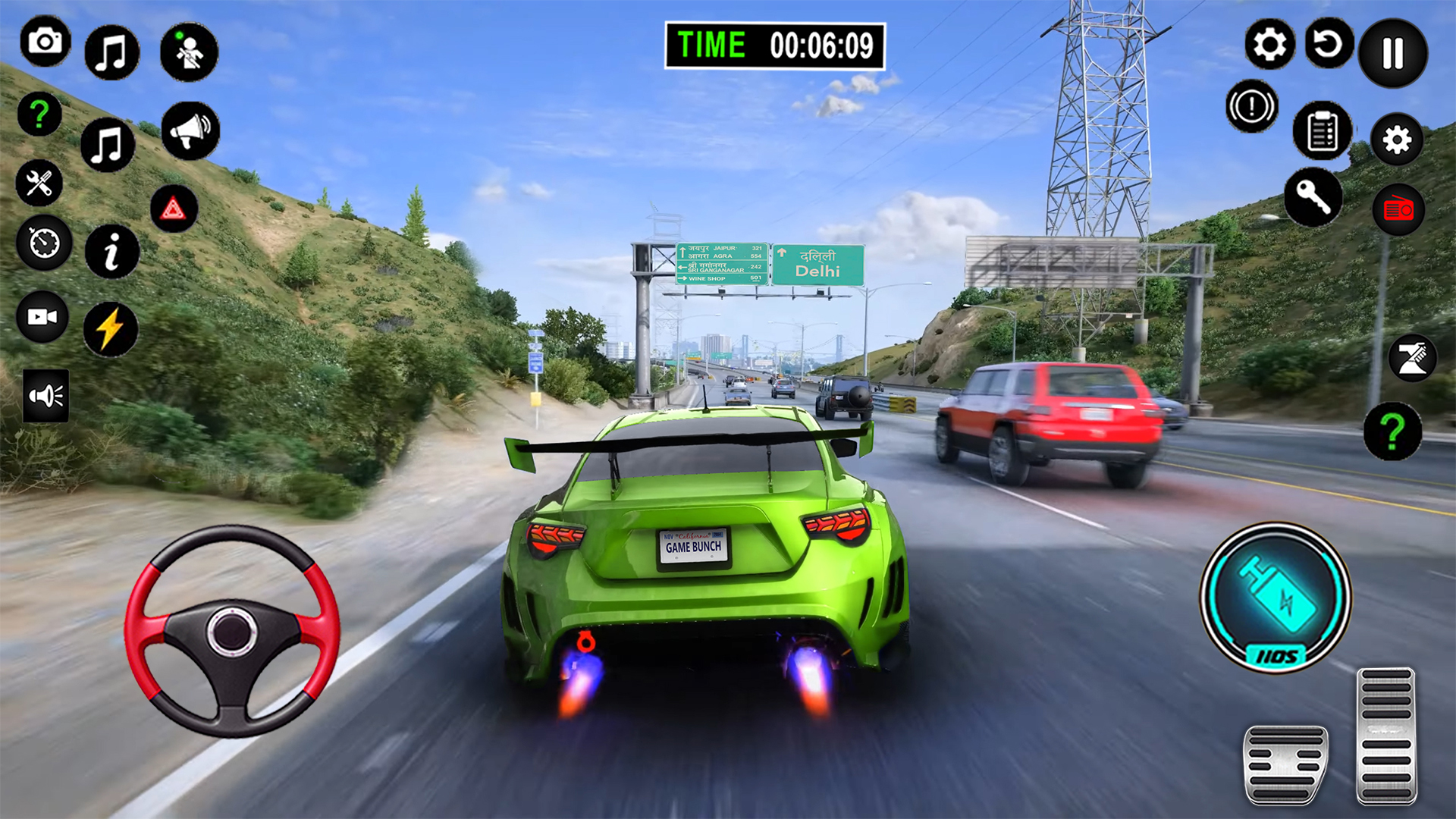The width and height of the screenshot is (1456, 819).
Task: Tap the photo camera icon
Action: [45, 41]
